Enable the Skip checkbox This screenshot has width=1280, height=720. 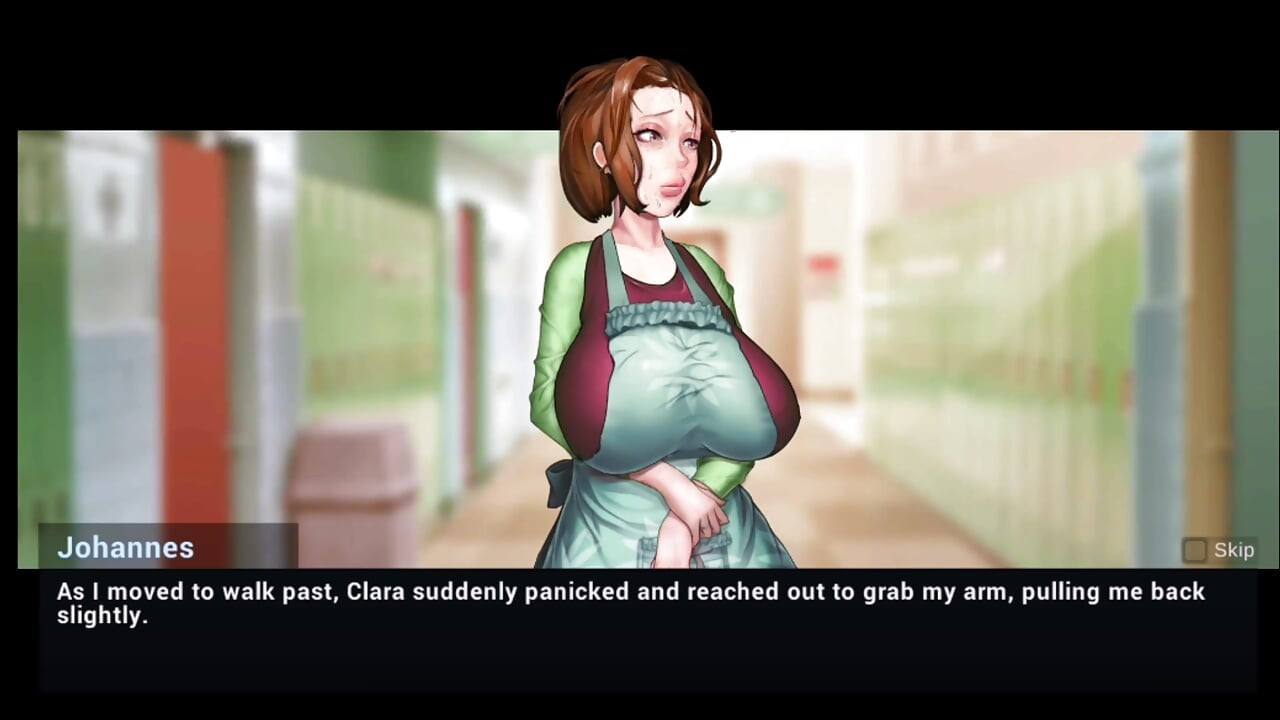[x=1196, y=550]
